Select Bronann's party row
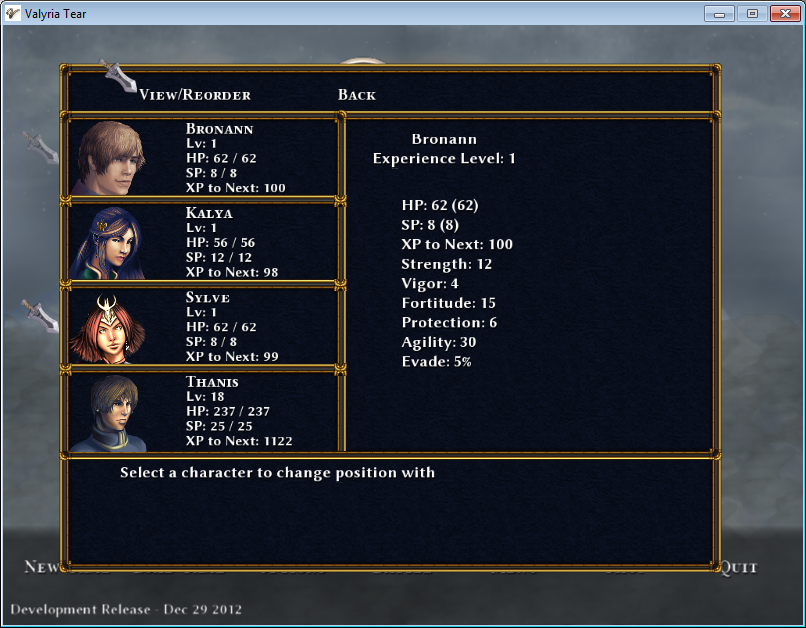 (203, 158)
